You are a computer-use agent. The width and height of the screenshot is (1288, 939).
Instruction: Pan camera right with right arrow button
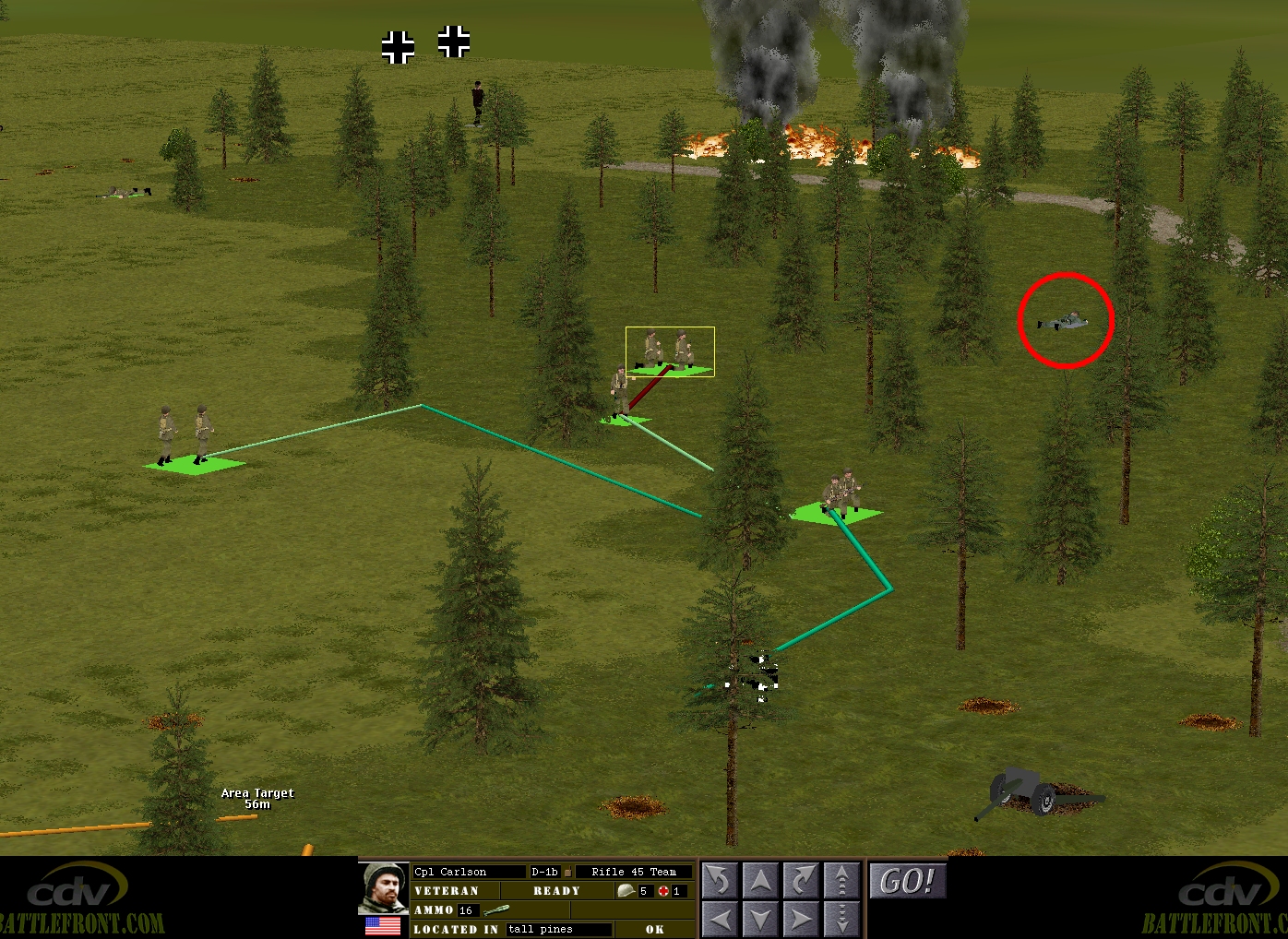(x=801, y=919)
